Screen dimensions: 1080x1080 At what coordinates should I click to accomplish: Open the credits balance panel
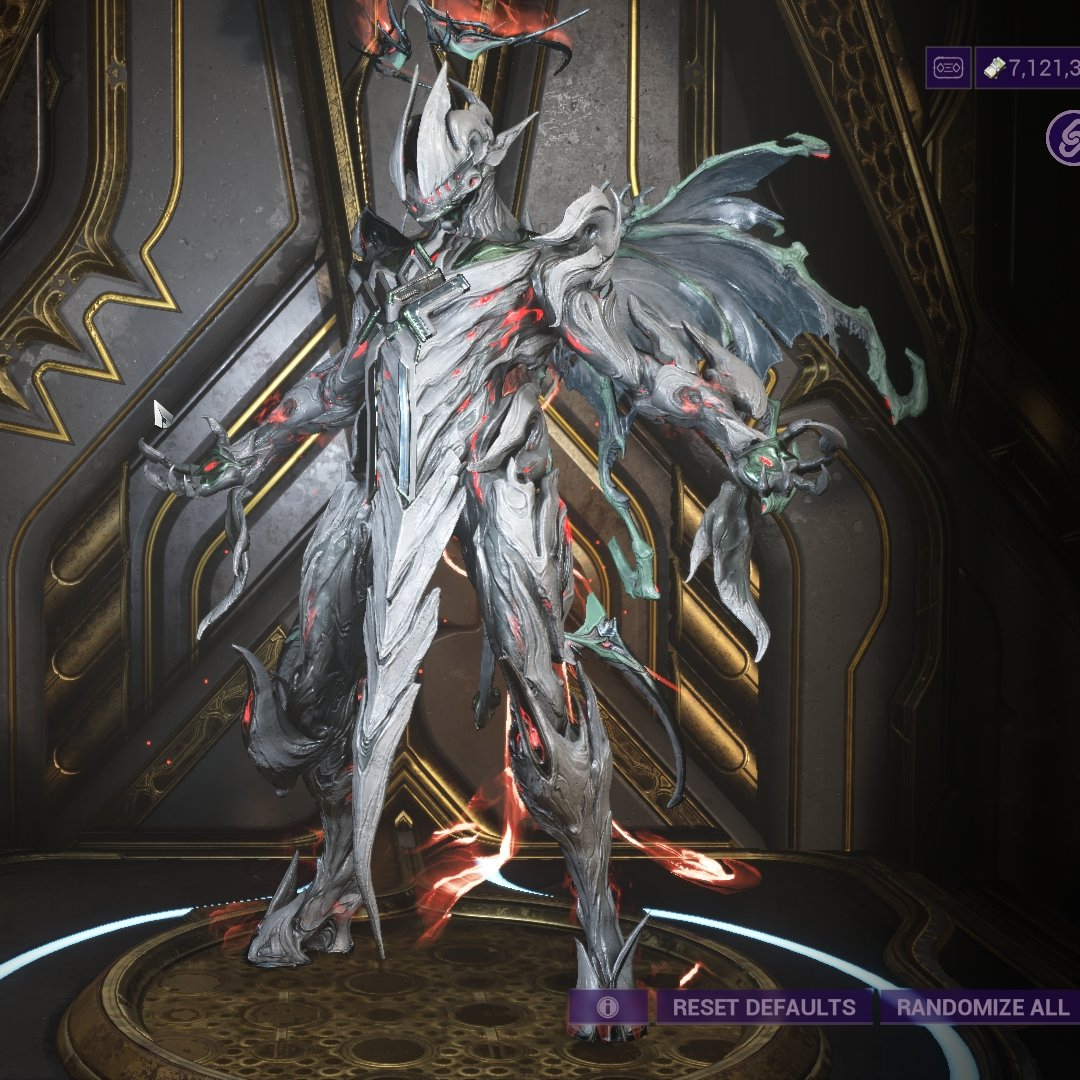click(x=1030, y=68)
